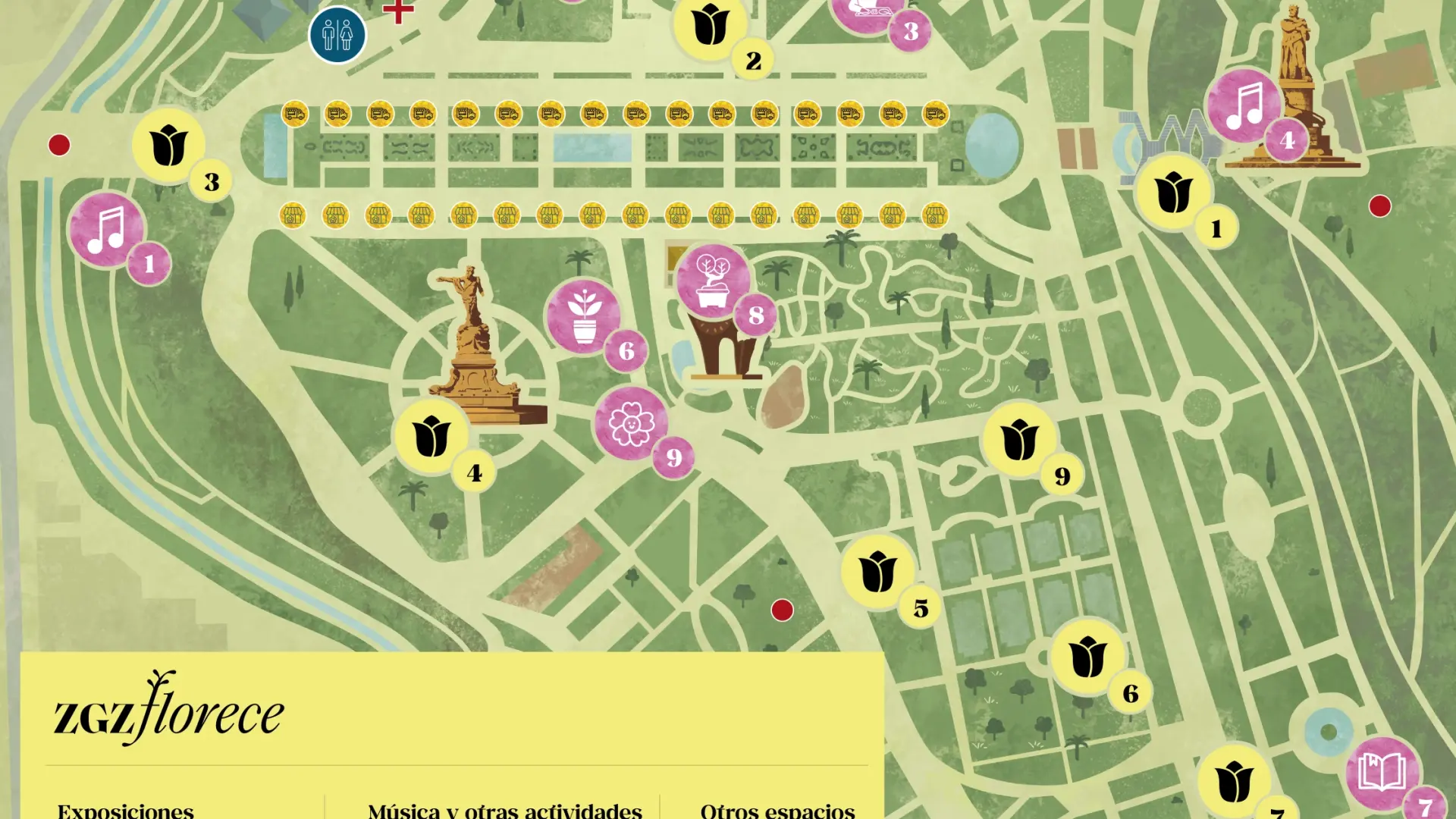This screenshot has width=1456, height=819.
Task: Show the Exposiciones legend section
Action: pos(126,810)
